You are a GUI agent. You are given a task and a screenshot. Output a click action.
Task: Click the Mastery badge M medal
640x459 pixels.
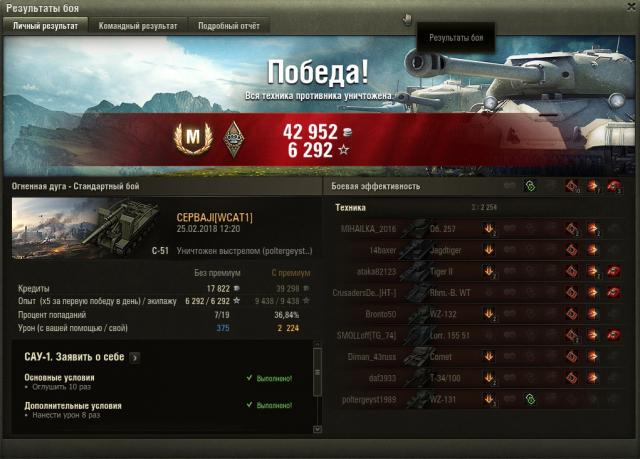pos(190,136)
